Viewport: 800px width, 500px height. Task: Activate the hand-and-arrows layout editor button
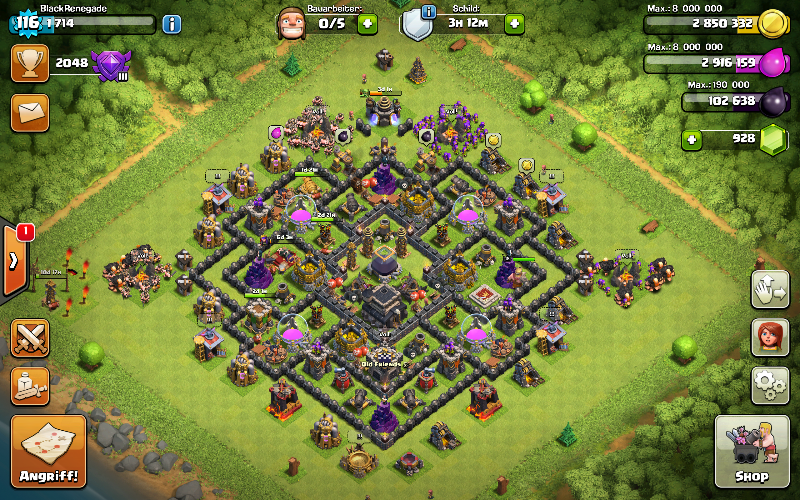(769, 289)
